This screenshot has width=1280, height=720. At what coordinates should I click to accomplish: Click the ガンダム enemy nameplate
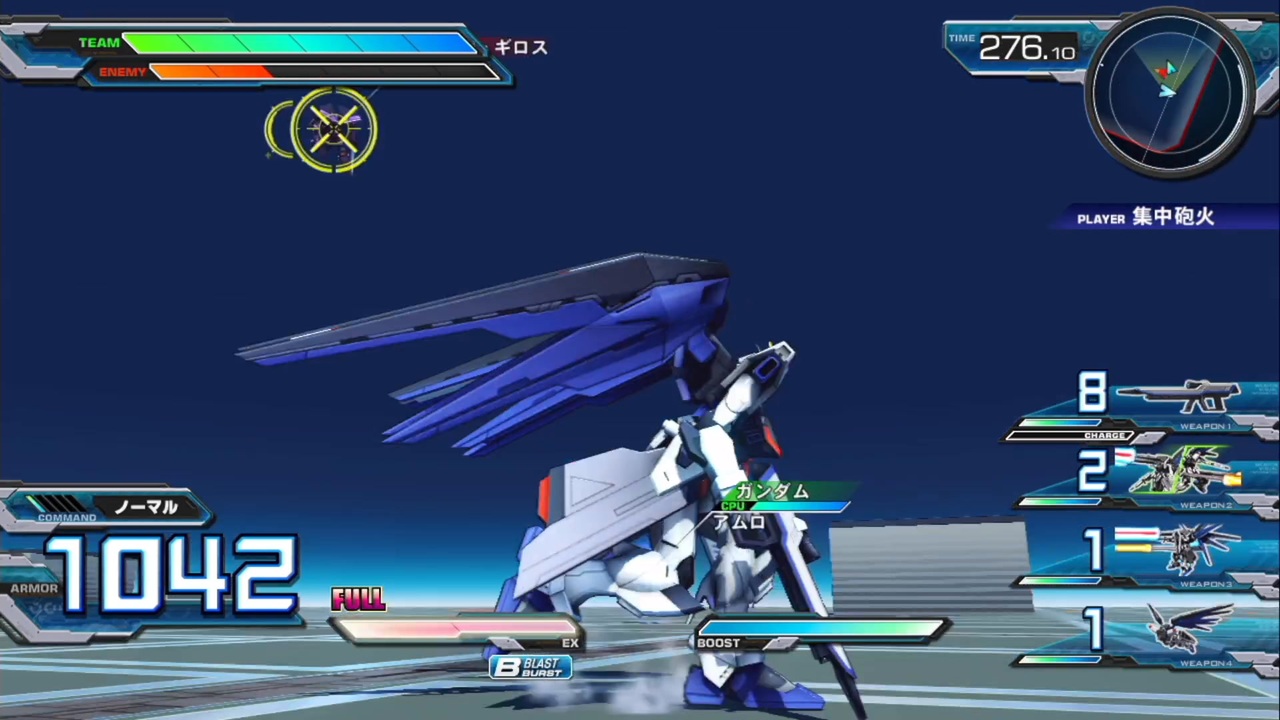tap(771, 491)
